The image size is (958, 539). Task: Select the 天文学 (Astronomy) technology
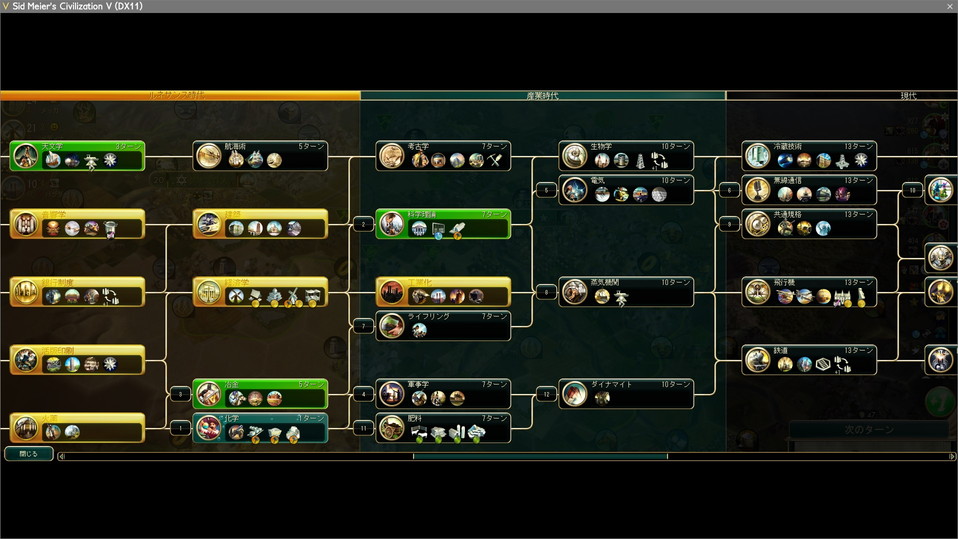[78, 155]
